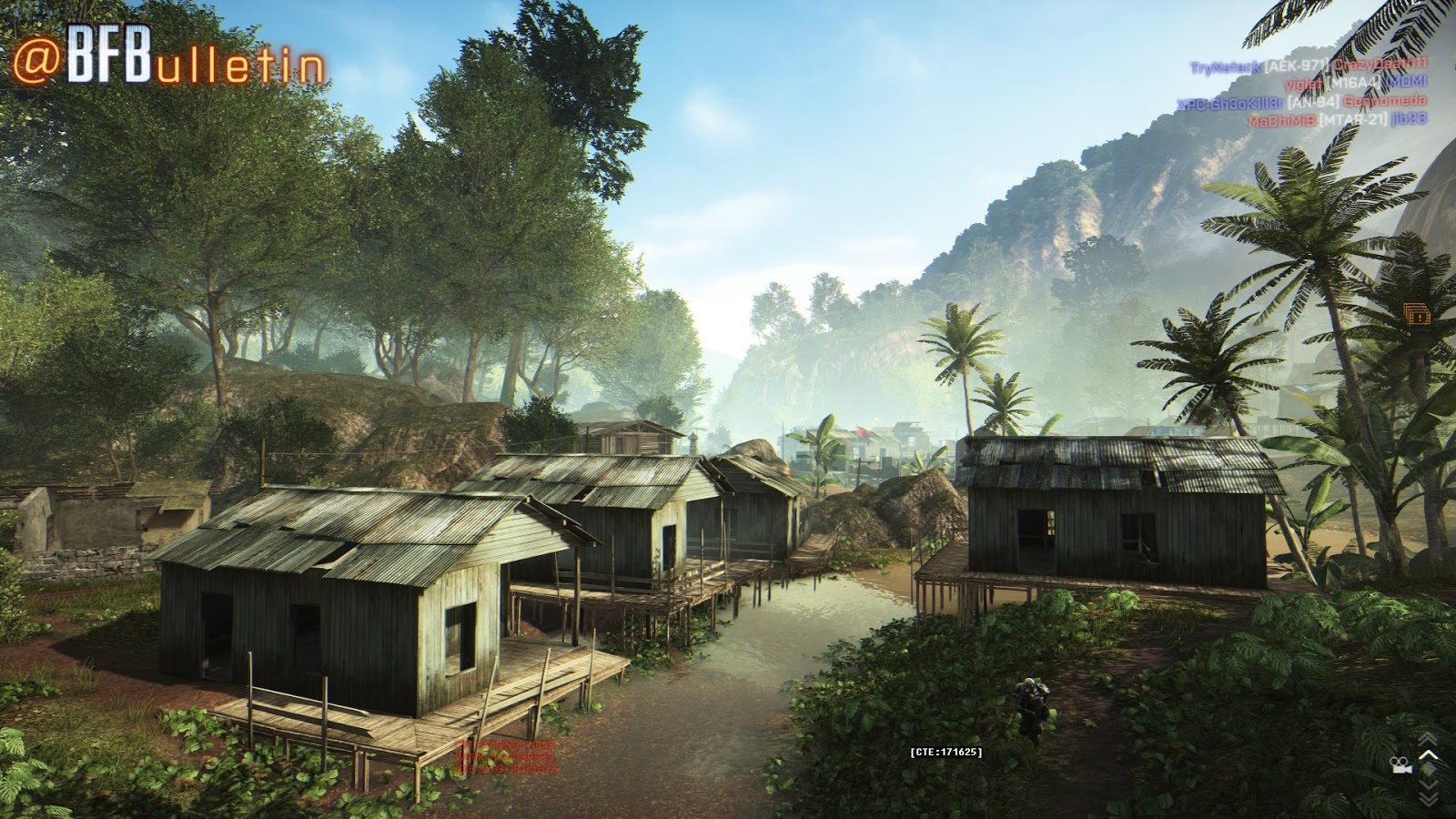Click the AN-94 weapon label
1456x819 pixels.
[x=1313, y=102]
